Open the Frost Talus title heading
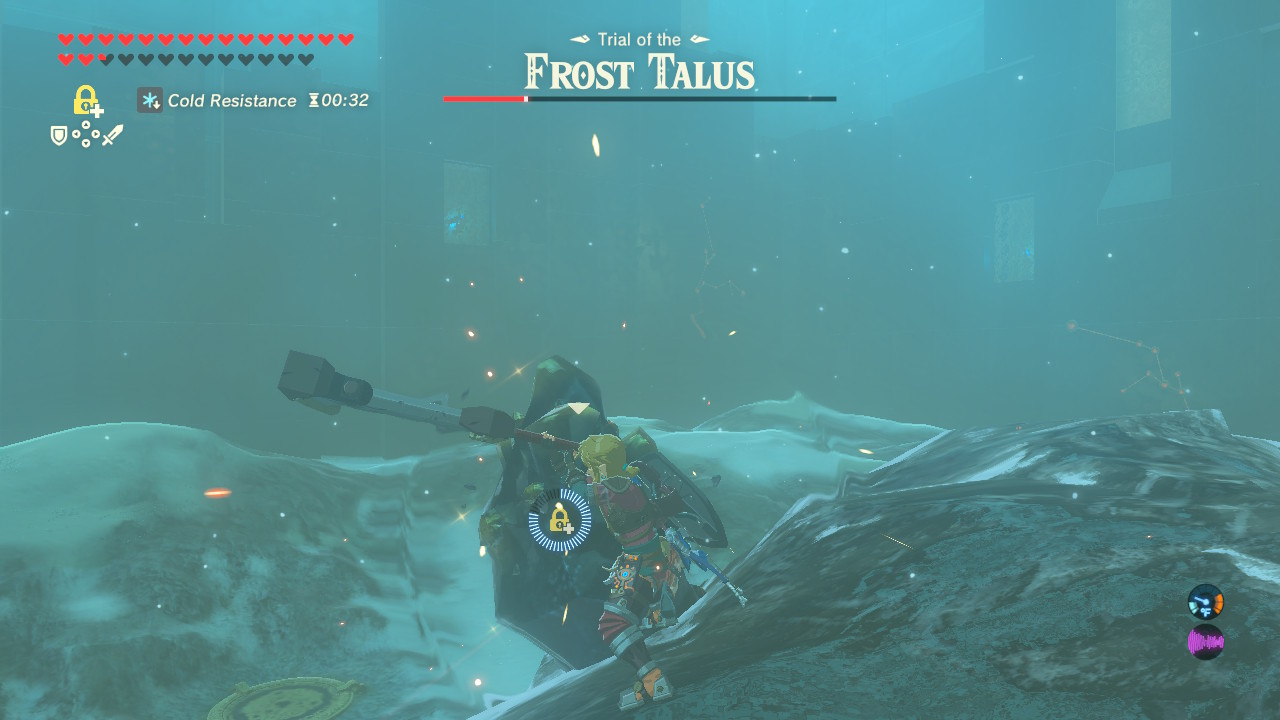This screenshot has height=720, width=1280. (x=640, y=70)
